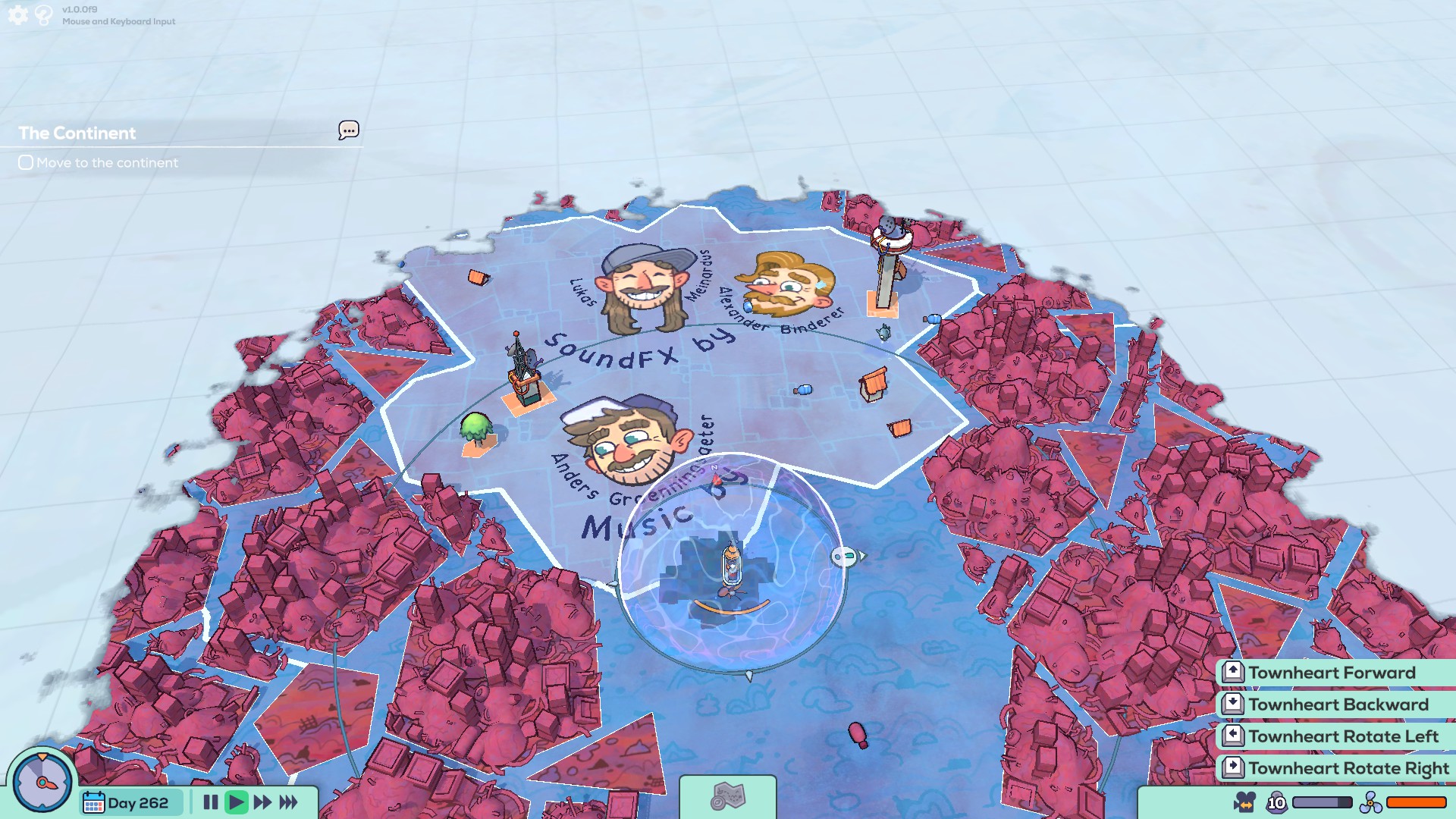
Task: Select Townheart Rotate Right
Action: tap(1349, 768)
